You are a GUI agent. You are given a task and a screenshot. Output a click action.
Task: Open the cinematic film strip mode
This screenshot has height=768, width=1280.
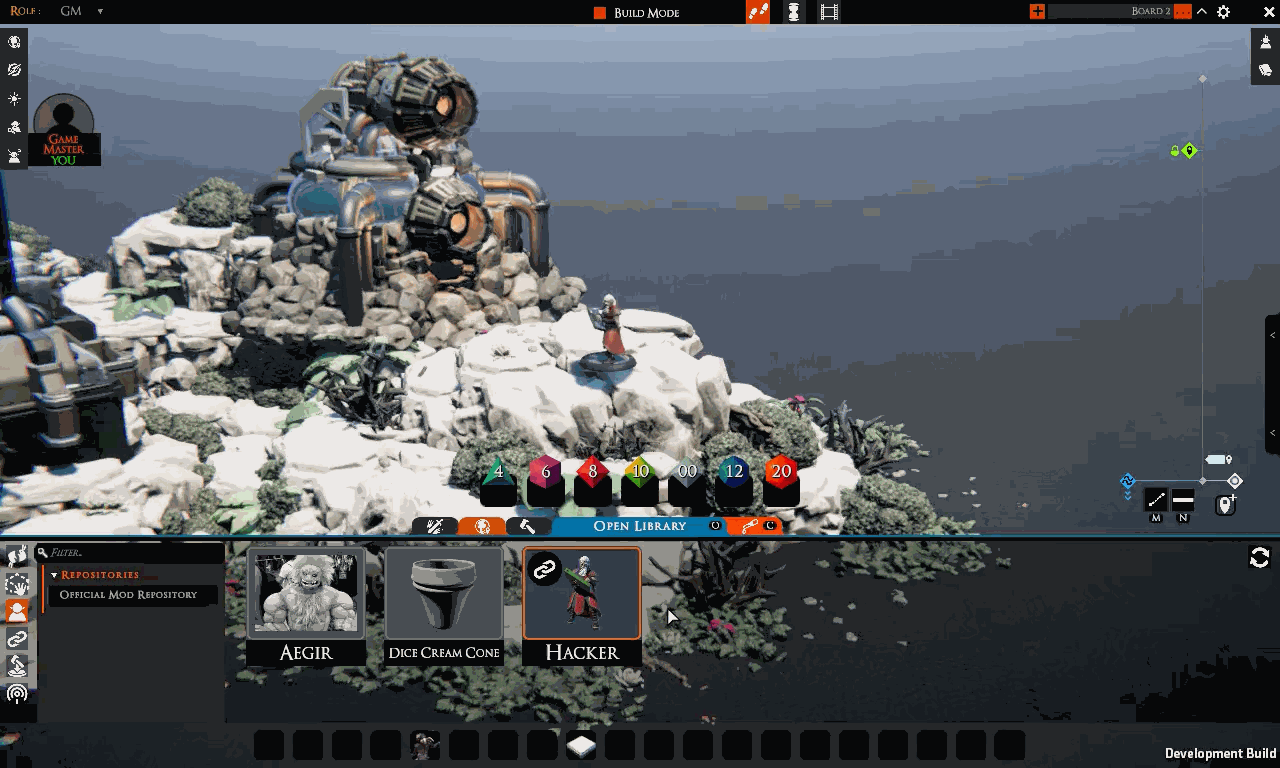[x=829, y=12]
